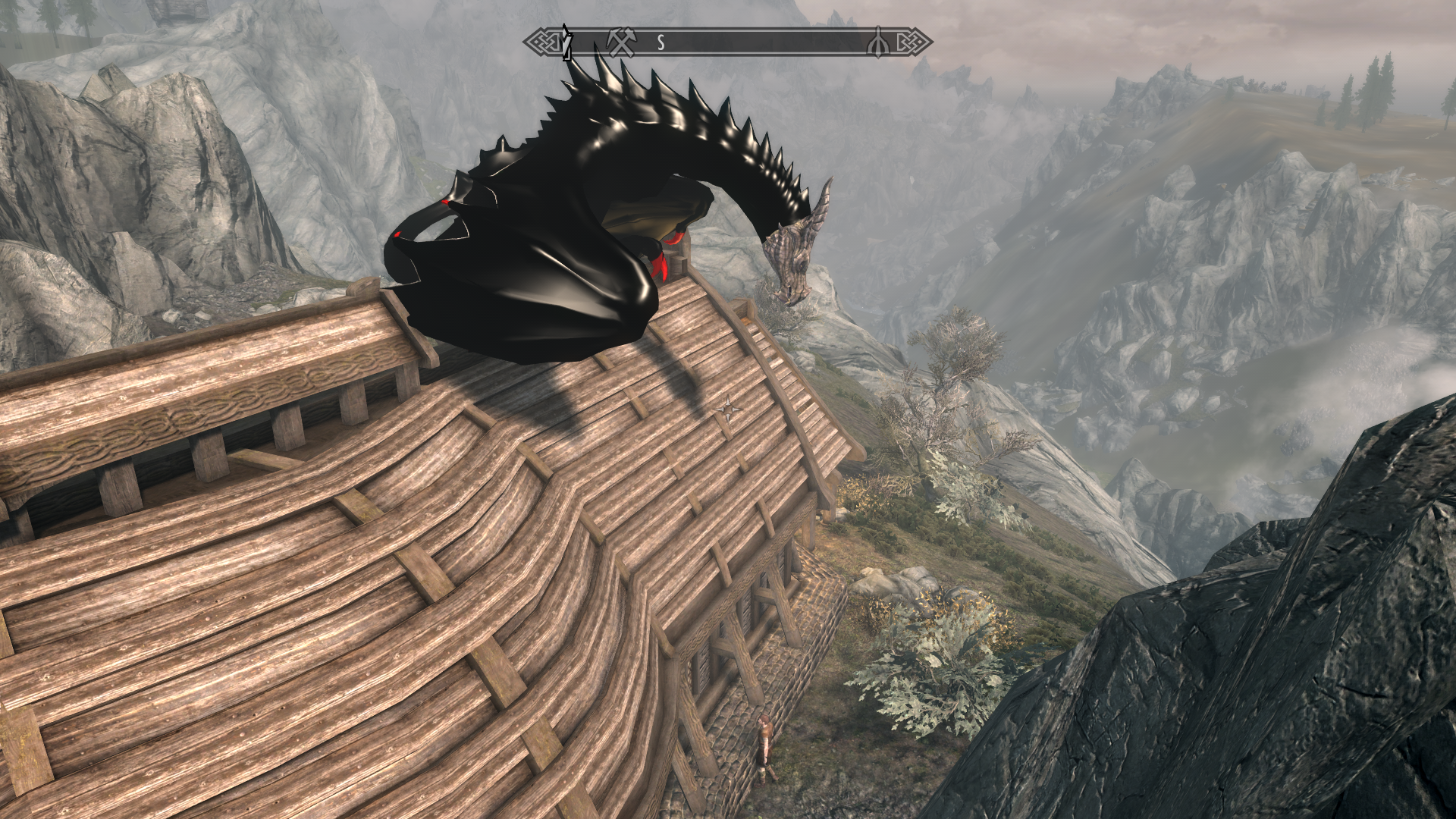
Task: Select the trident-shaped location marker on the compass
Action: coord(878,43)
